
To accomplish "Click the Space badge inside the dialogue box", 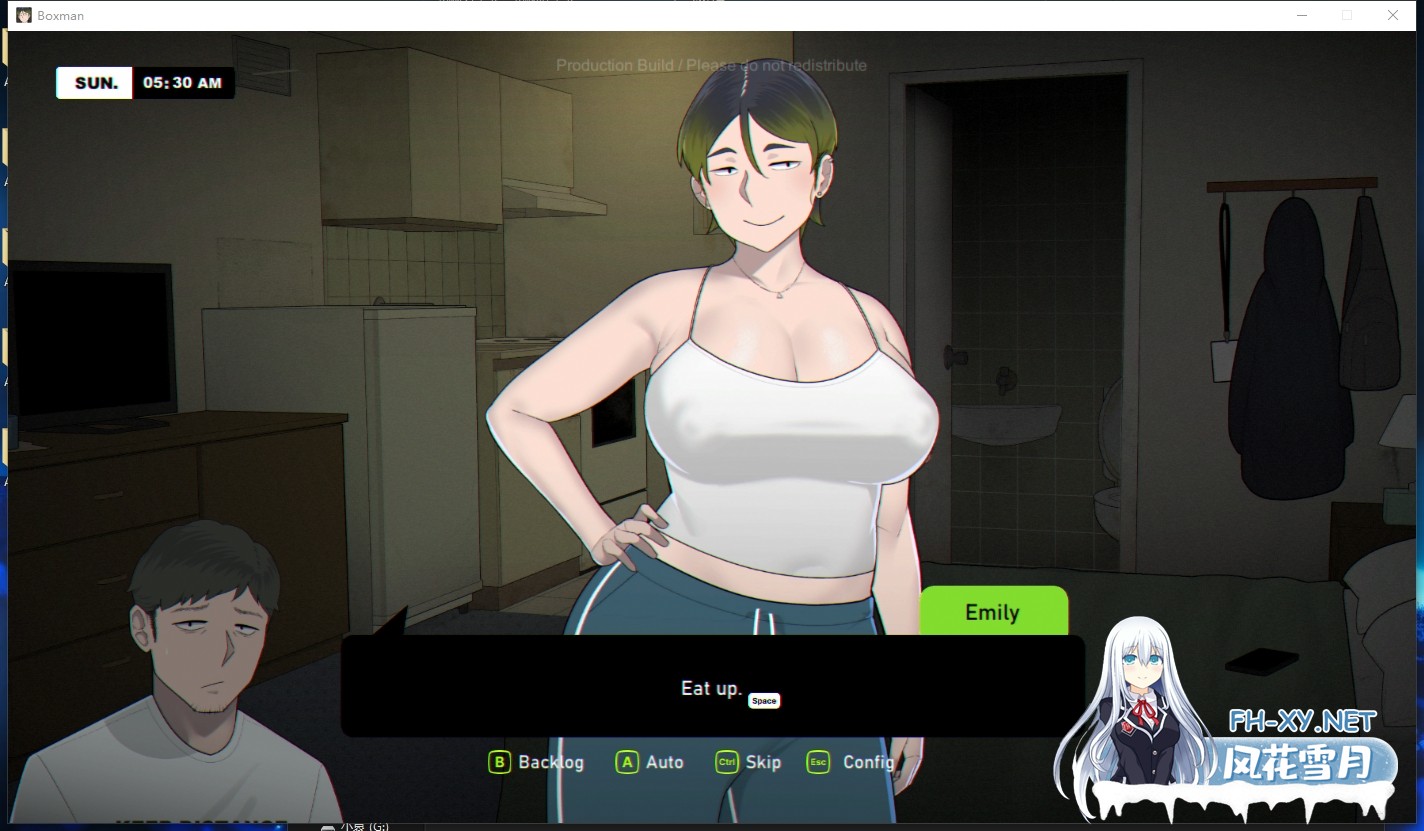I will coord(764,700).
